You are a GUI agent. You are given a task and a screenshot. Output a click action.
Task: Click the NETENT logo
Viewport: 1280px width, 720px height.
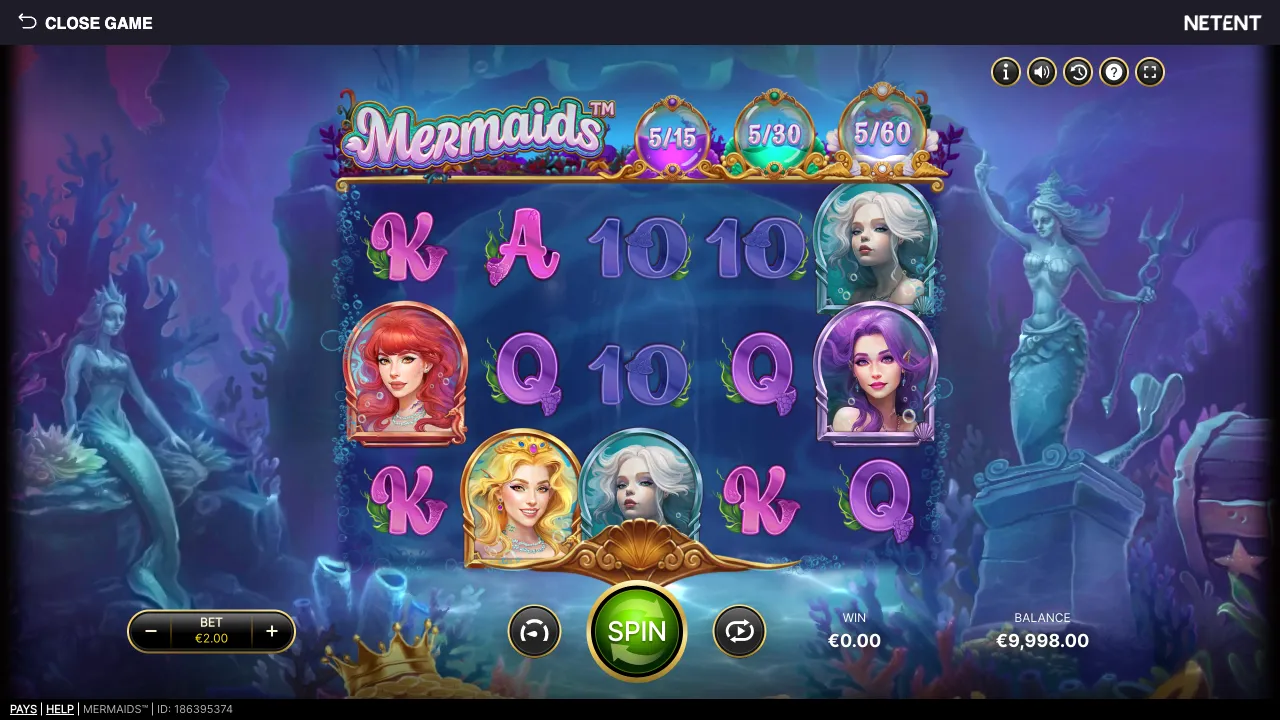[1222, 22]
